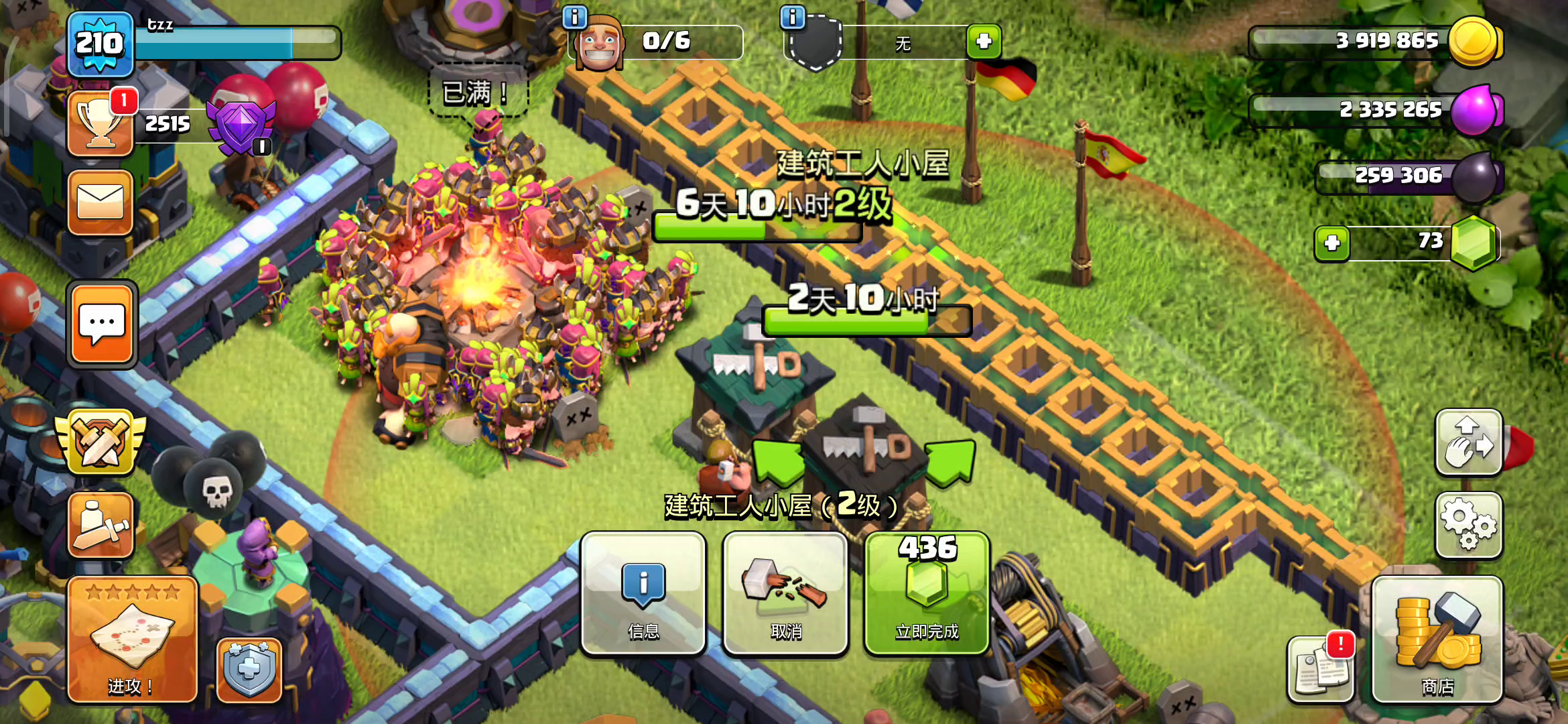Open the news notes with alert
The height and width of the screenshot is (724, 1568).
coord(1320,669)
